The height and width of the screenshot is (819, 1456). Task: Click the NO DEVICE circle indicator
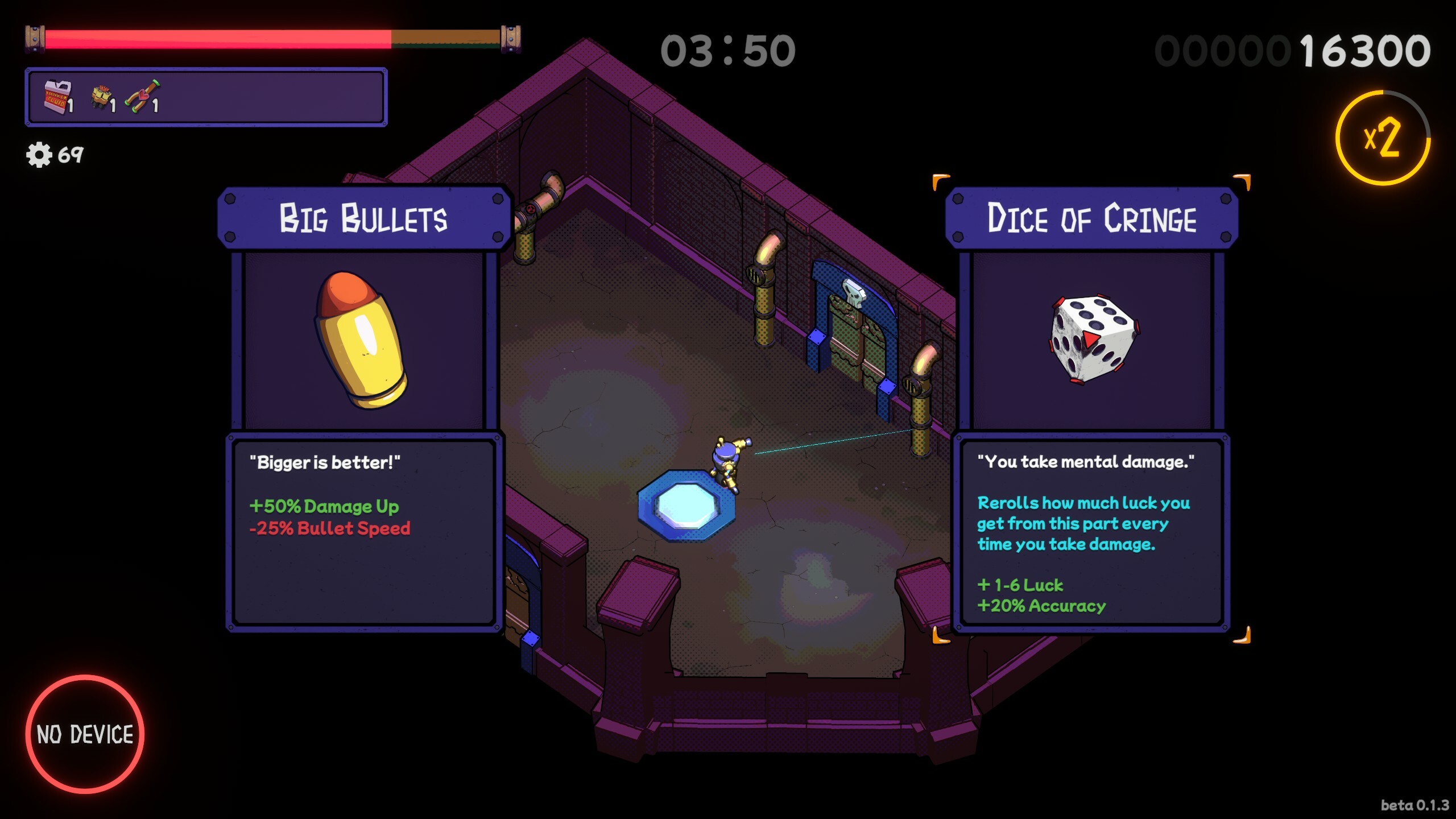(x=86, y=734)
